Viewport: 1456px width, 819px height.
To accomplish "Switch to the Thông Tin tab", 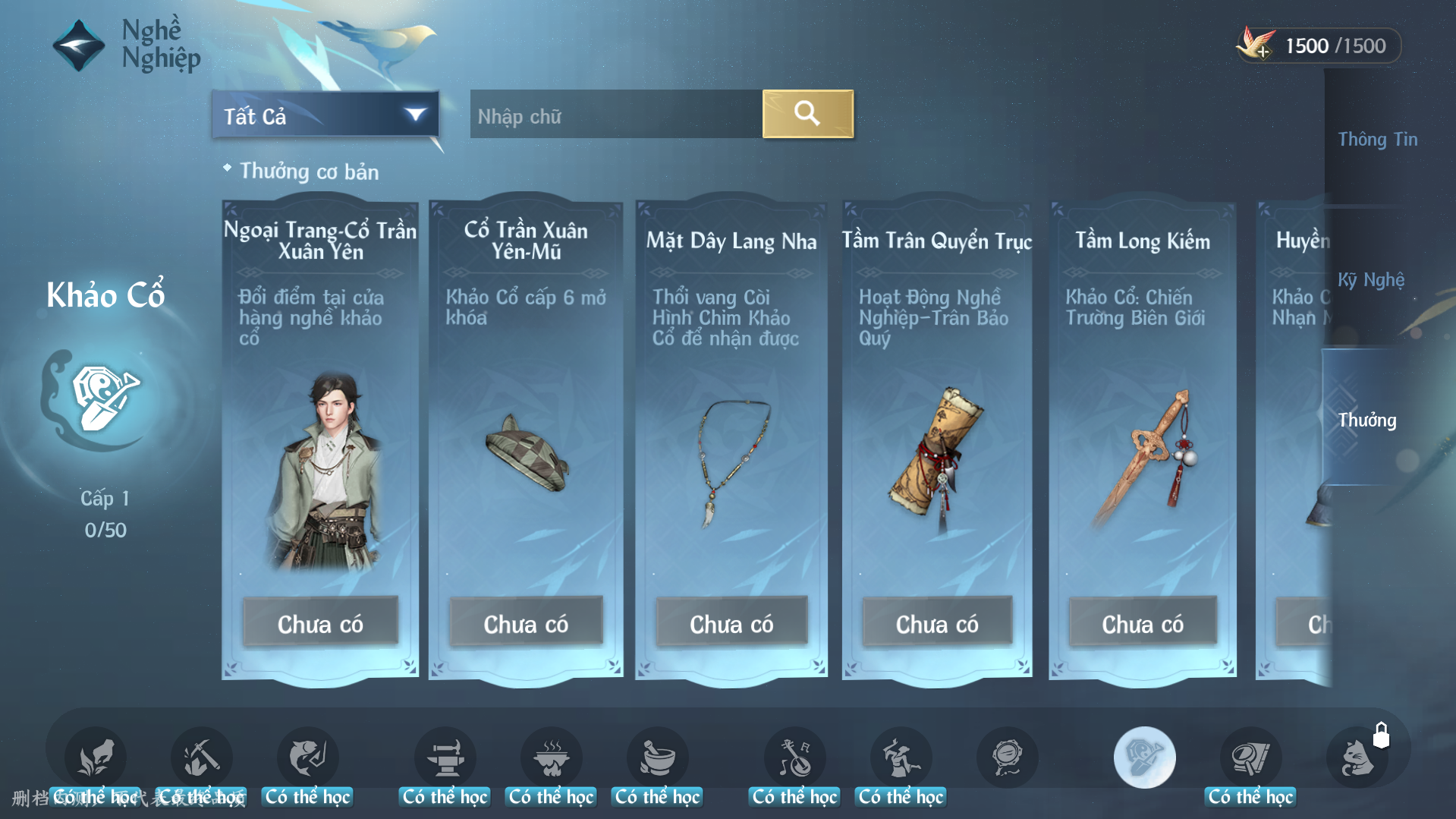I will pyautogui.click(x=1377, y=140).
